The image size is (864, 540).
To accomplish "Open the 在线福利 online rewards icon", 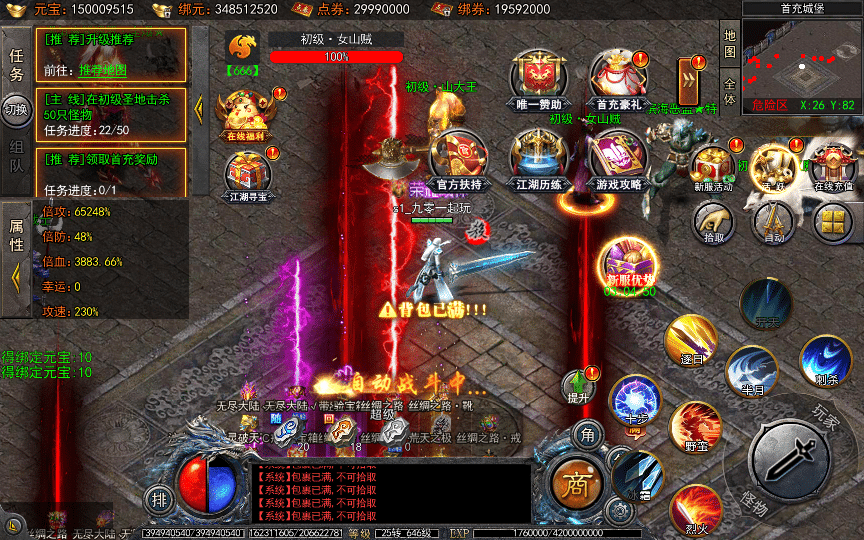I will 243,112.
